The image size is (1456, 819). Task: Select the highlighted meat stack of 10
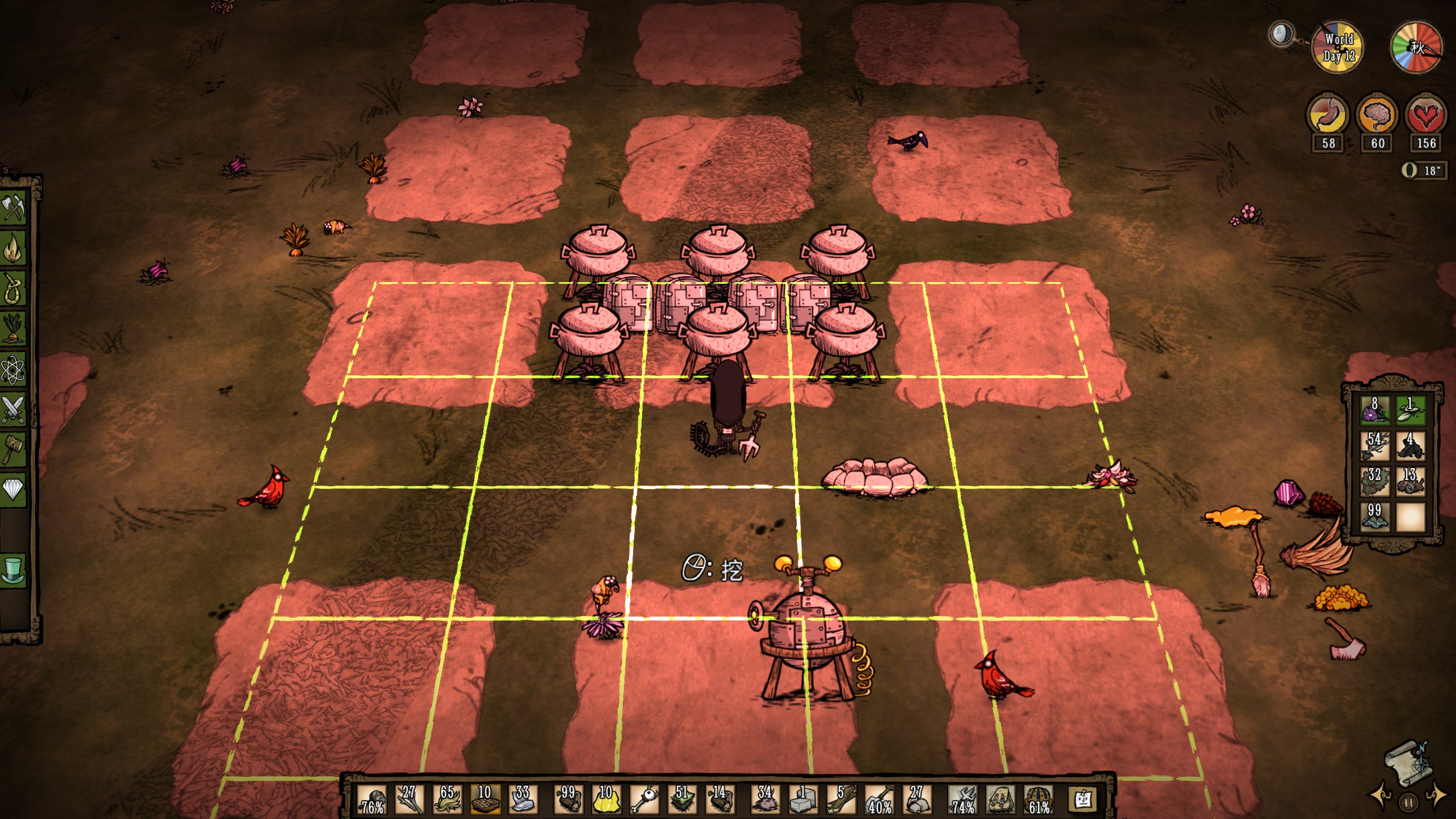[485, 800]
